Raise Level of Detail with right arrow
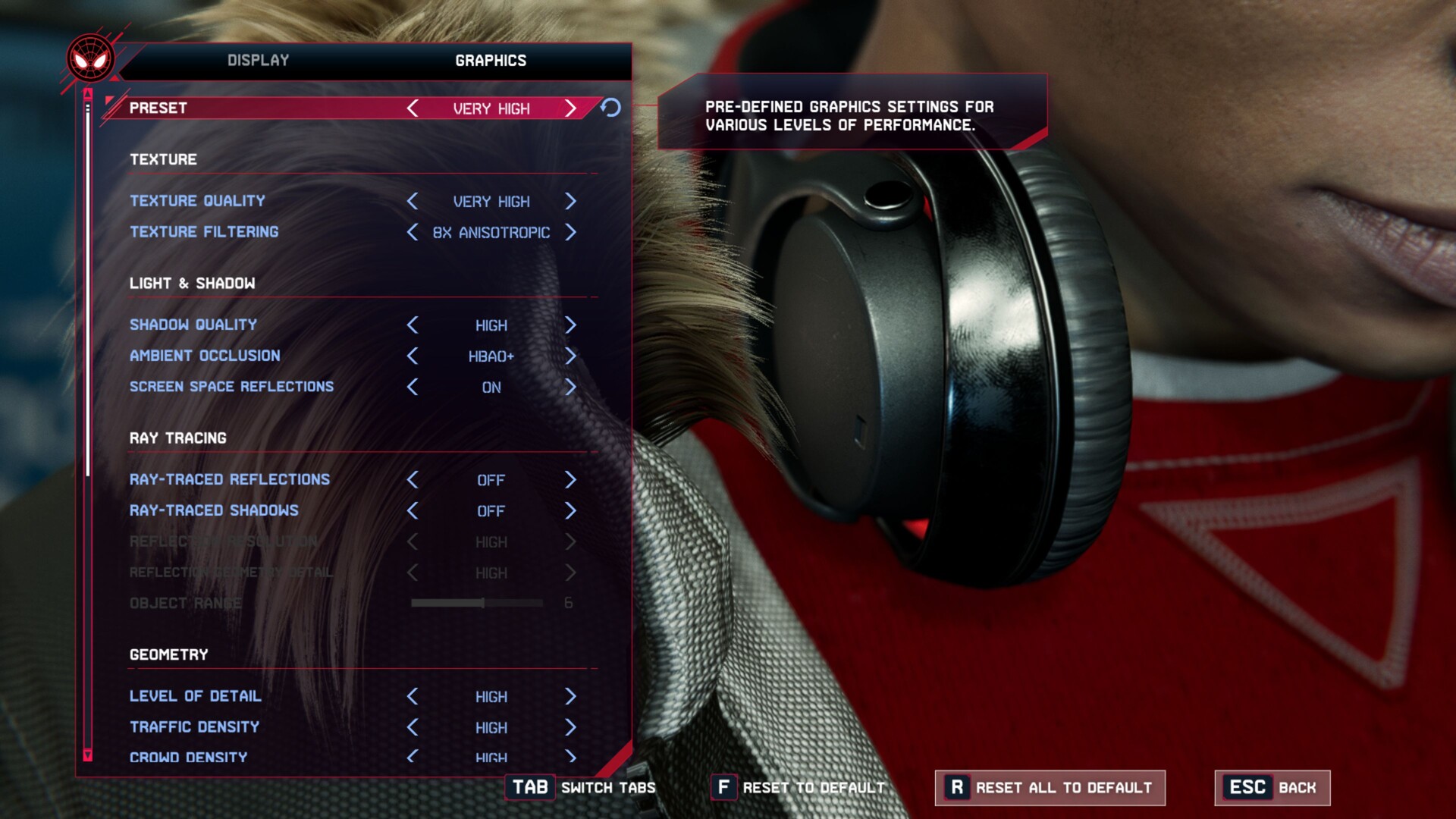Screen dimensions: 1456x819 (x=571, y=696)
